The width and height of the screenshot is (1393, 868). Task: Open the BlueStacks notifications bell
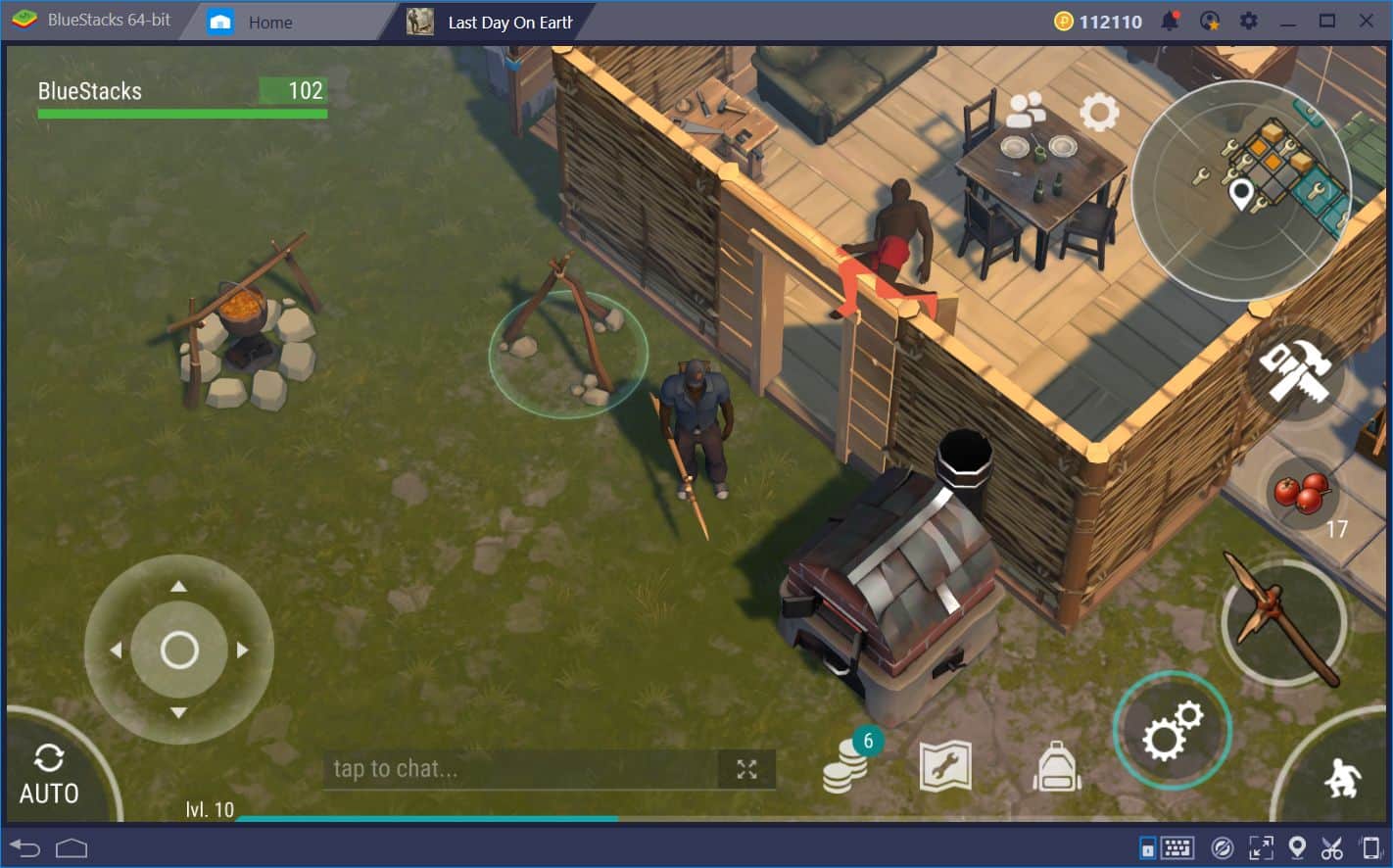1171,20
